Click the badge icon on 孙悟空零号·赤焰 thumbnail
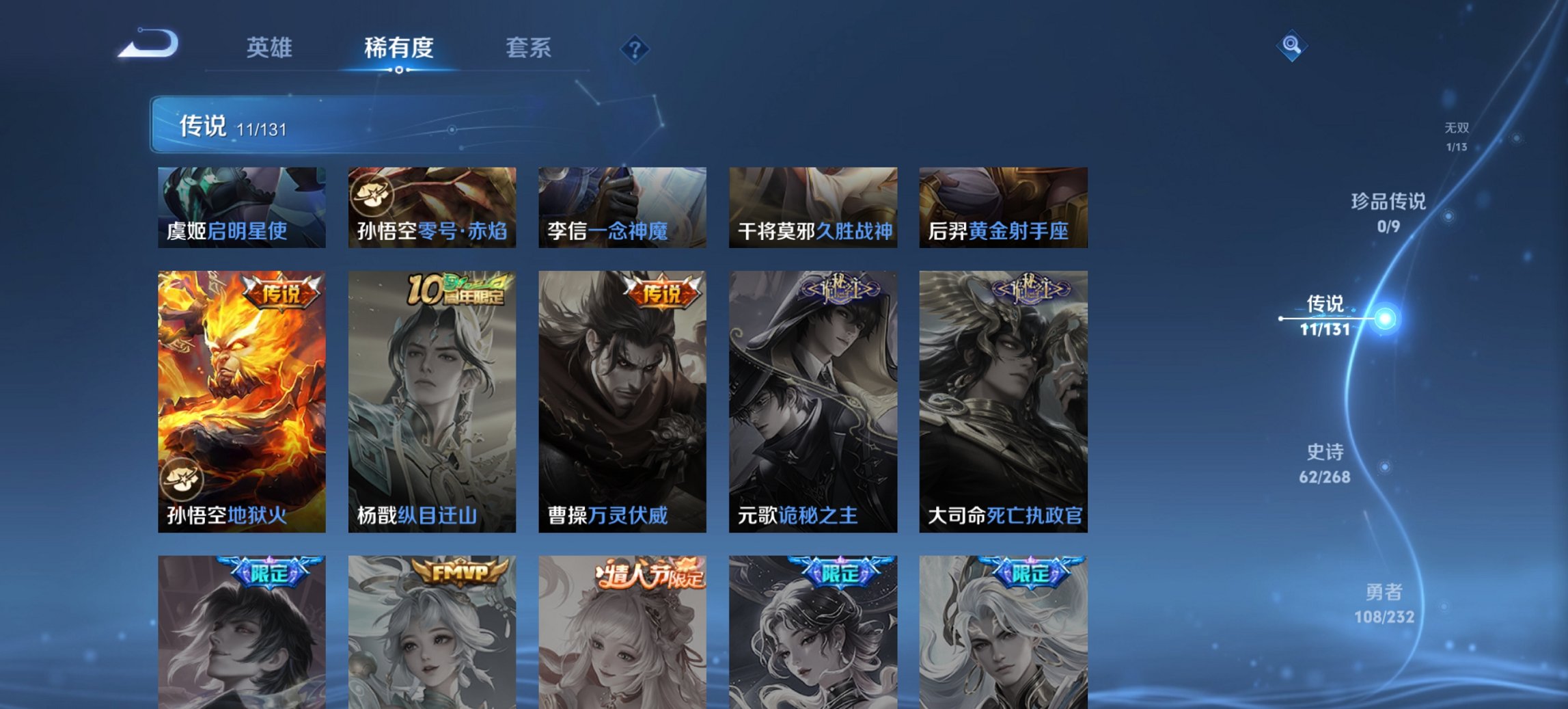The height and width of the screenshot is (709, 1568). click(372, 196)
